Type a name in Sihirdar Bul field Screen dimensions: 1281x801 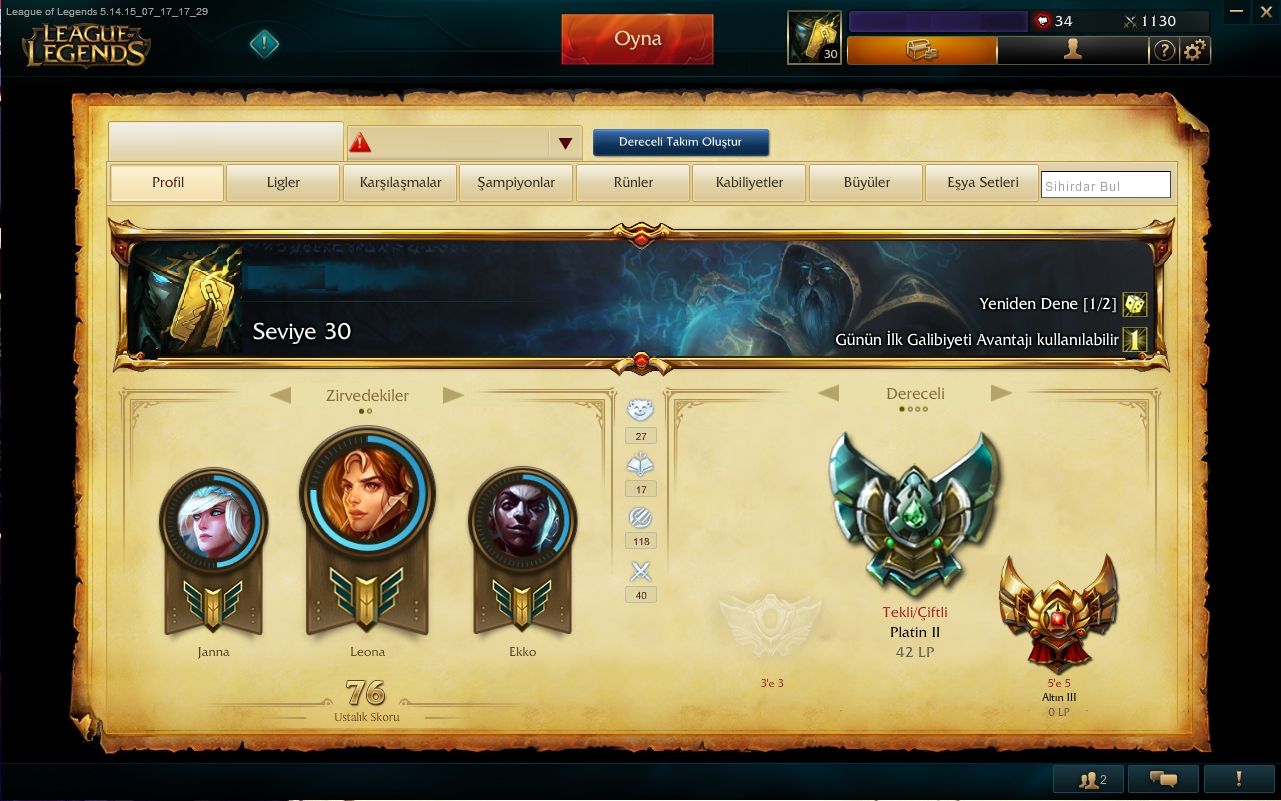point(1105,184)
